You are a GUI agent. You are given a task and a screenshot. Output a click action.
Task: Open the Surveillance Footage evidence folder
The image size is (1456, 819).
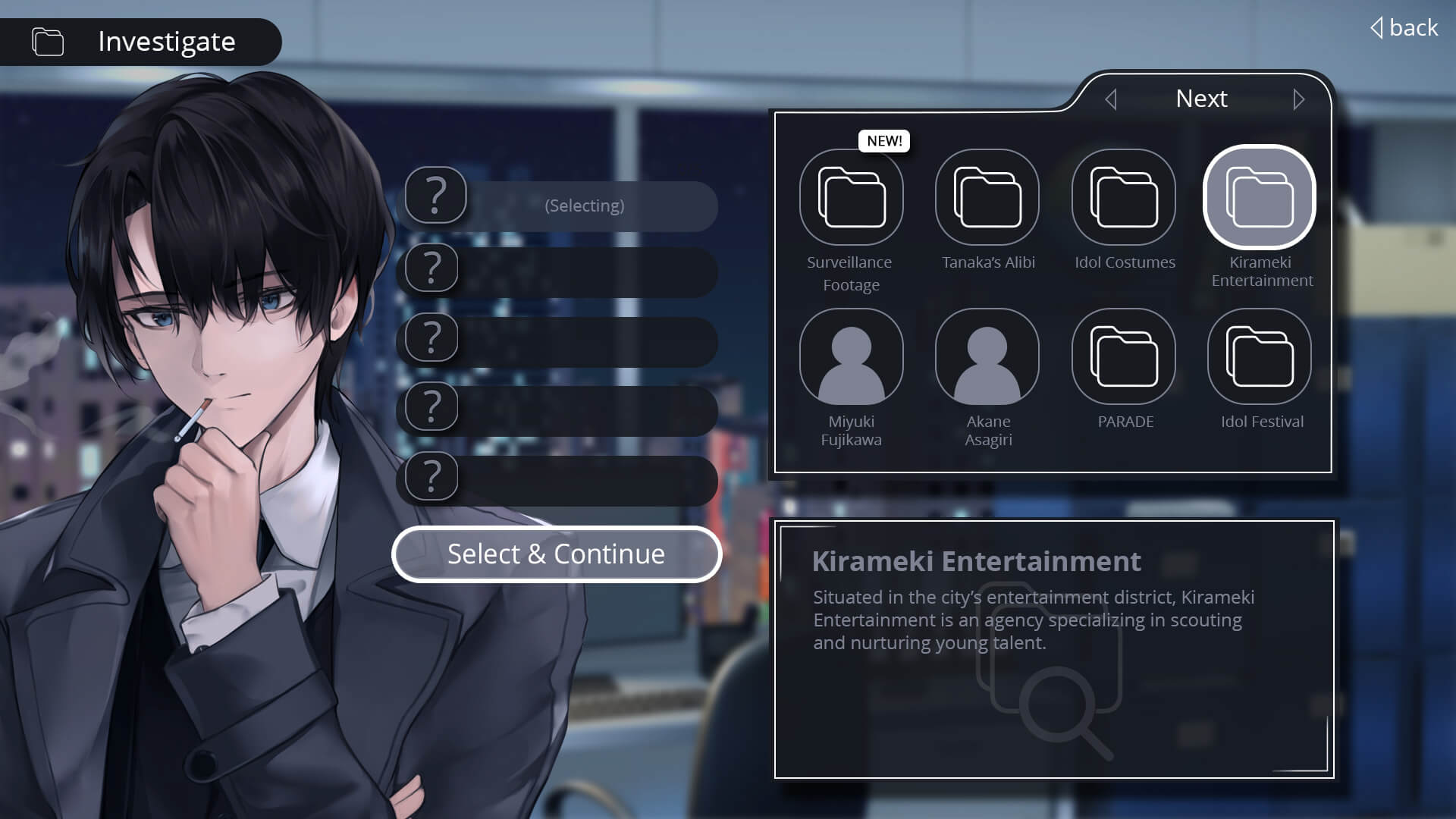851,196
